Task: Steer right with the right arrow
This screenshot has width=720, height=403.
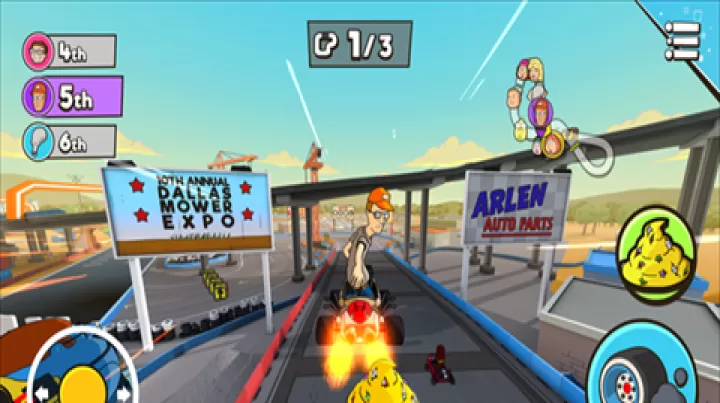Action: pyautogui.click(x=123, y=394)
